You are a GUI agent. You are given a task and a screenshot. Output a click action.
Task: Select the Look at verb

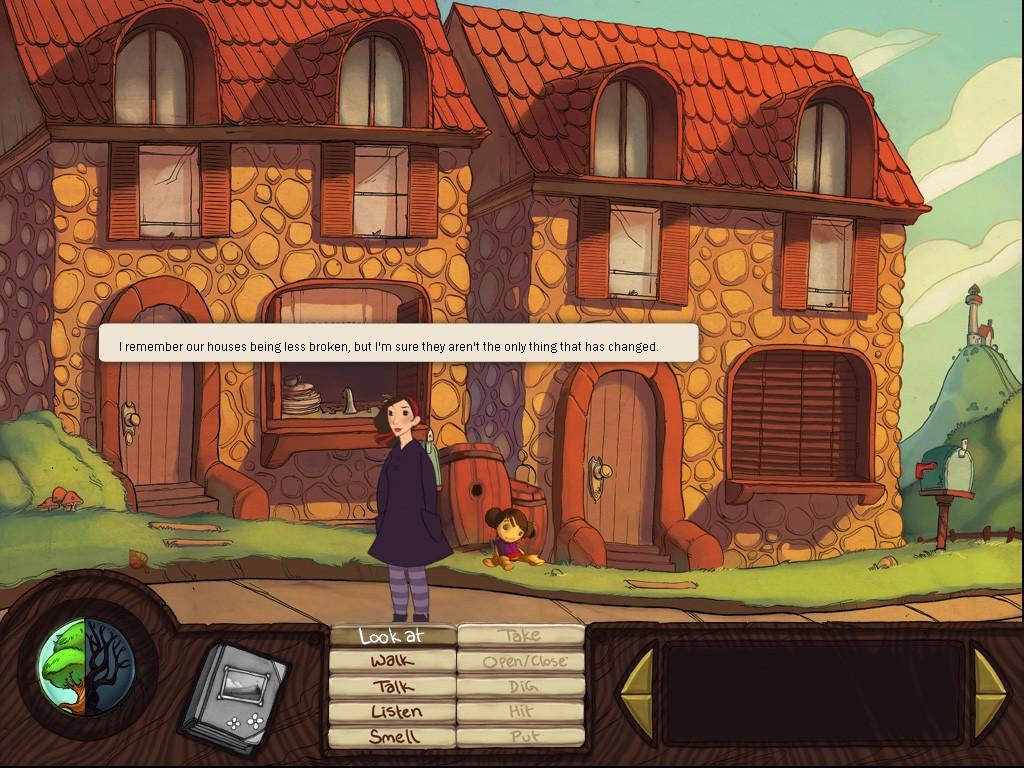pyautogui.click(x=392, y=635)
